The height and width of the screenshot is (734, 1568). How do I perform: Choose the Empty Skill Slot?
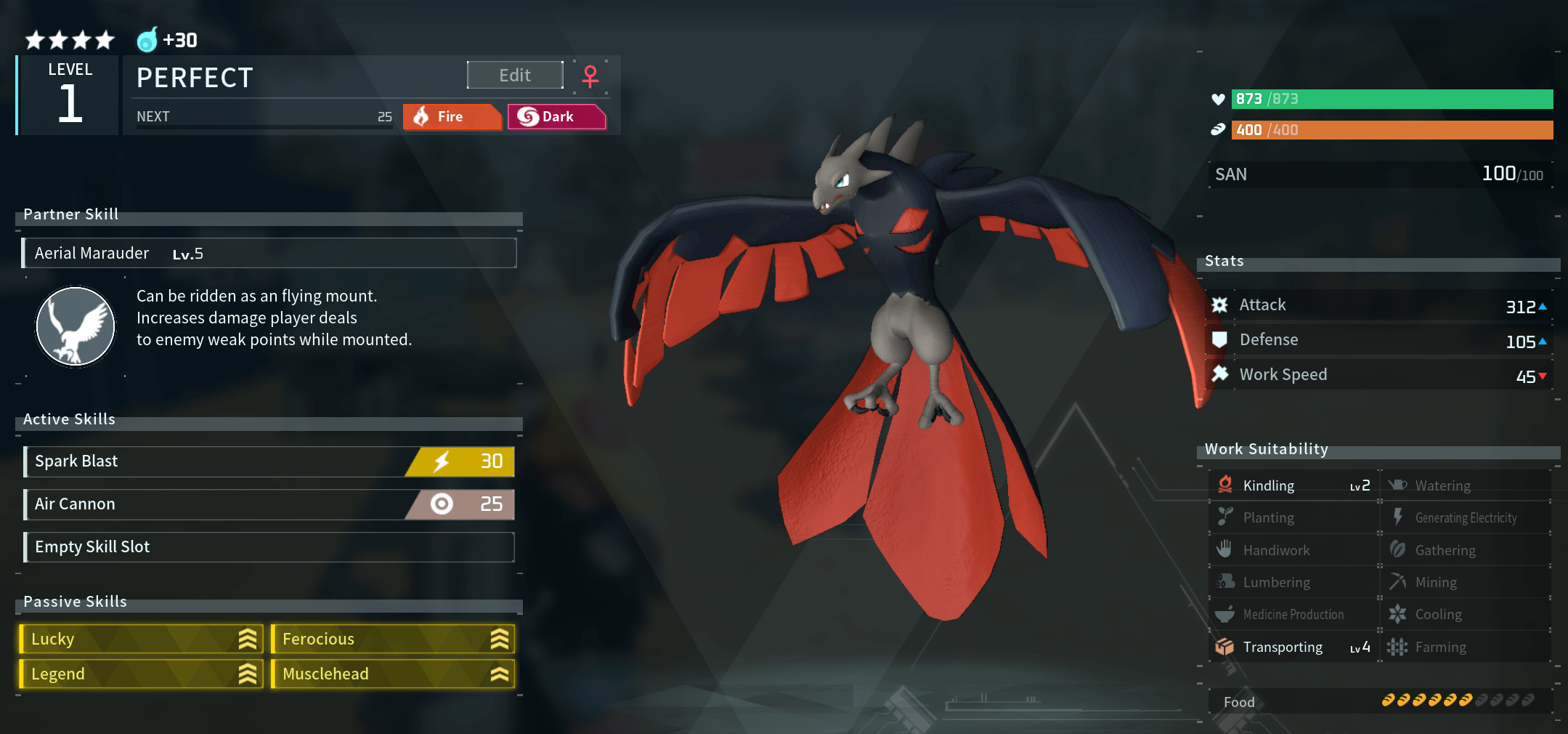pos(269,547)
